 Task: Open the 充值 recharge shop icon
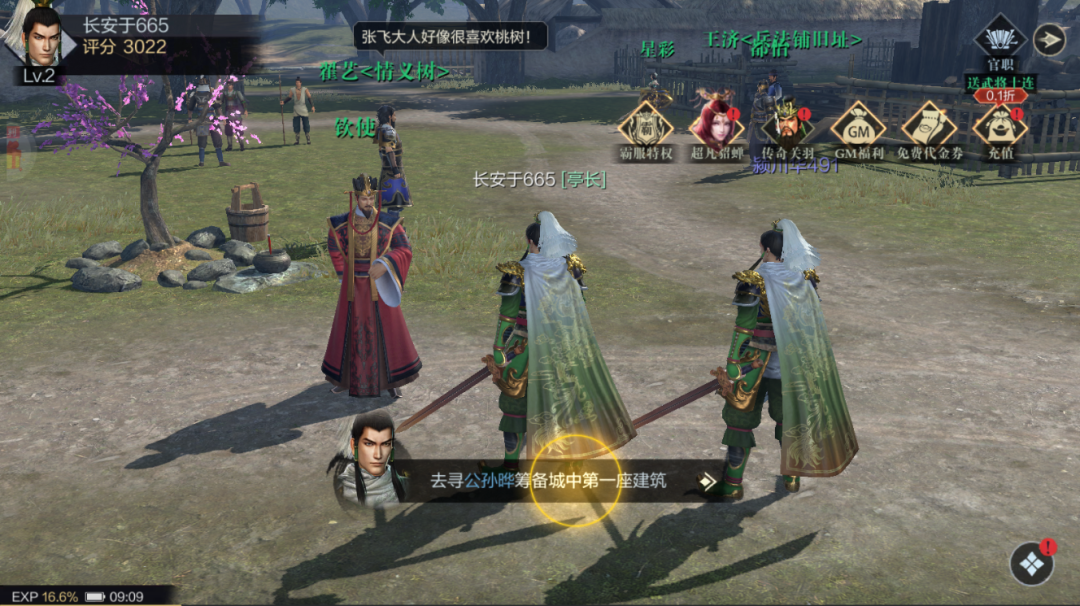point(1000,127)
